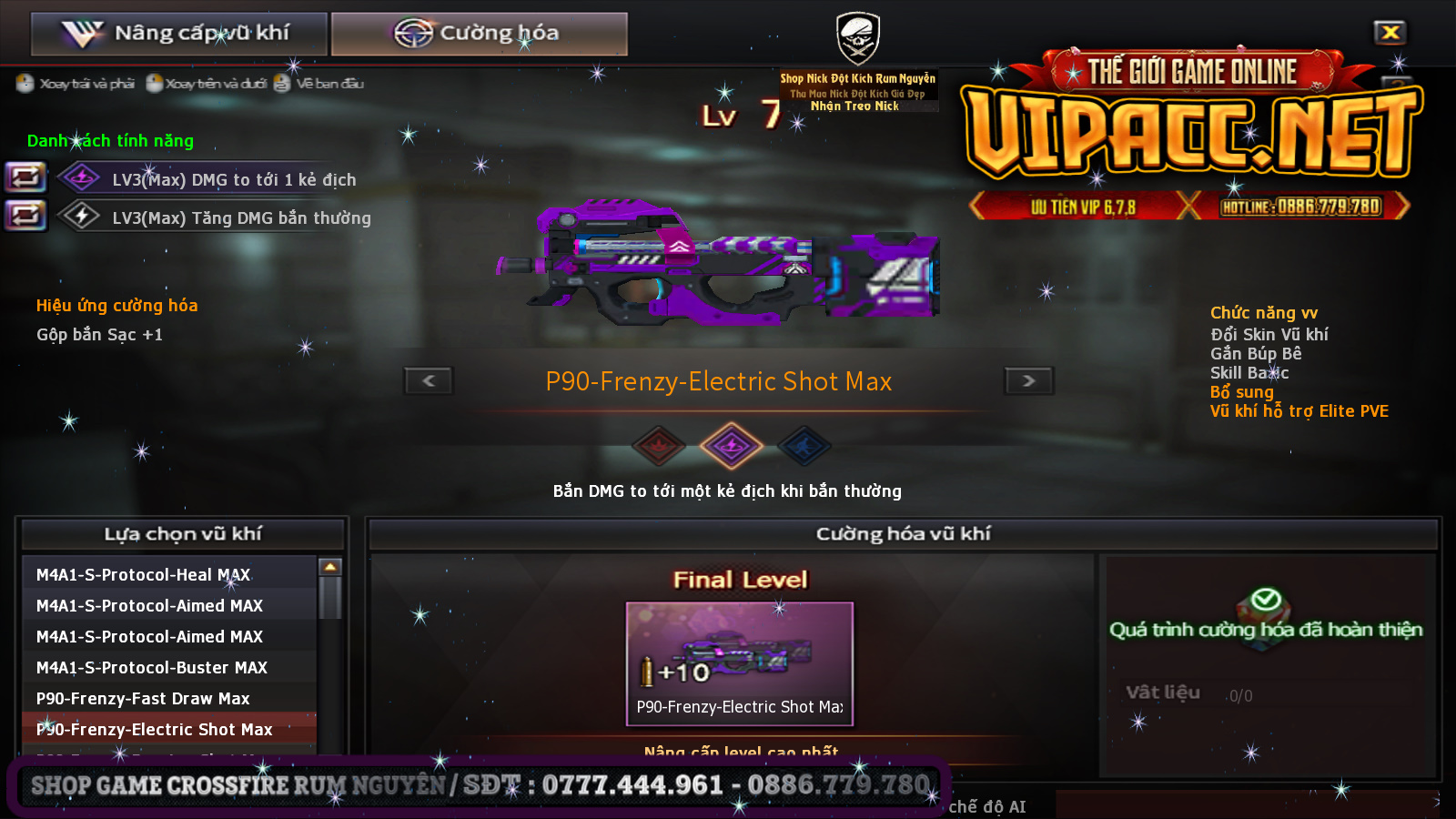1456x819 pixels.
Task: Open the Cường hóa tab
Action: click(479, 34)
